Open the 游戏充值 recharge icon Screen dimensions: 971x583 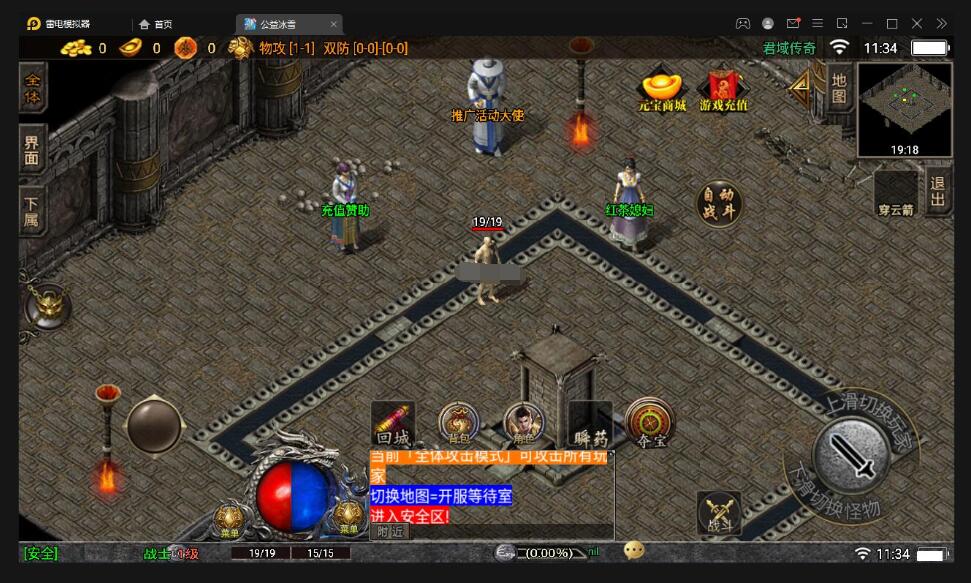(724, 86)
